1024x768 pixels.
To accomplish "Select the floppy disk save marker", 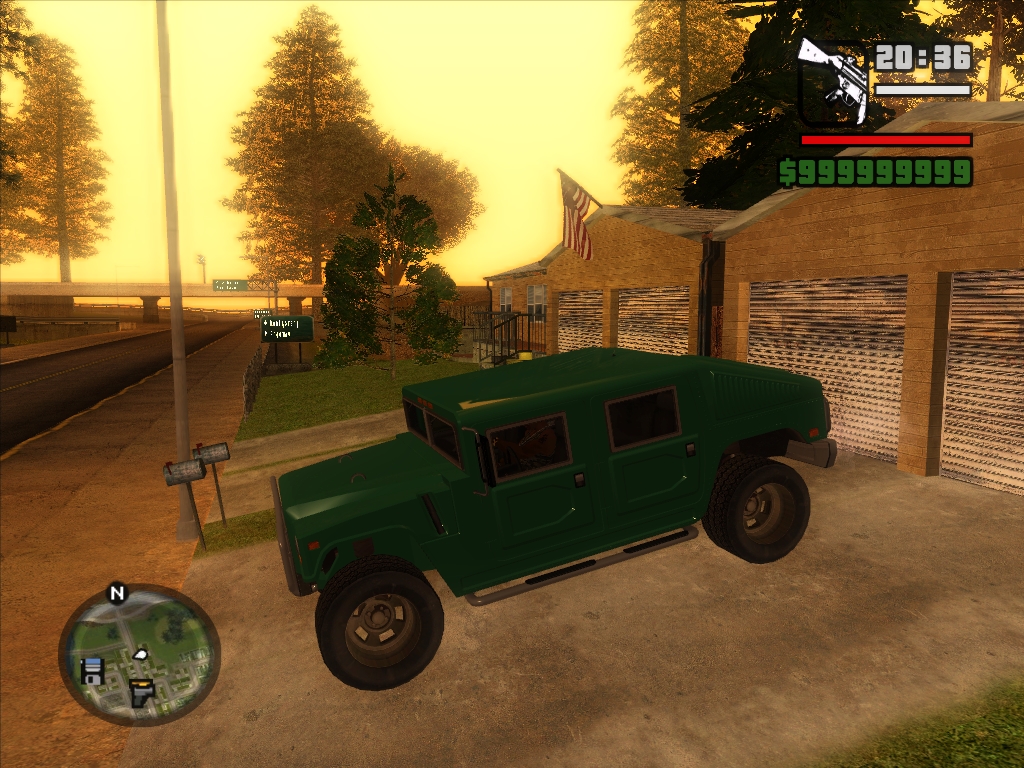I will pyautogui.click(x=92, y=670).
